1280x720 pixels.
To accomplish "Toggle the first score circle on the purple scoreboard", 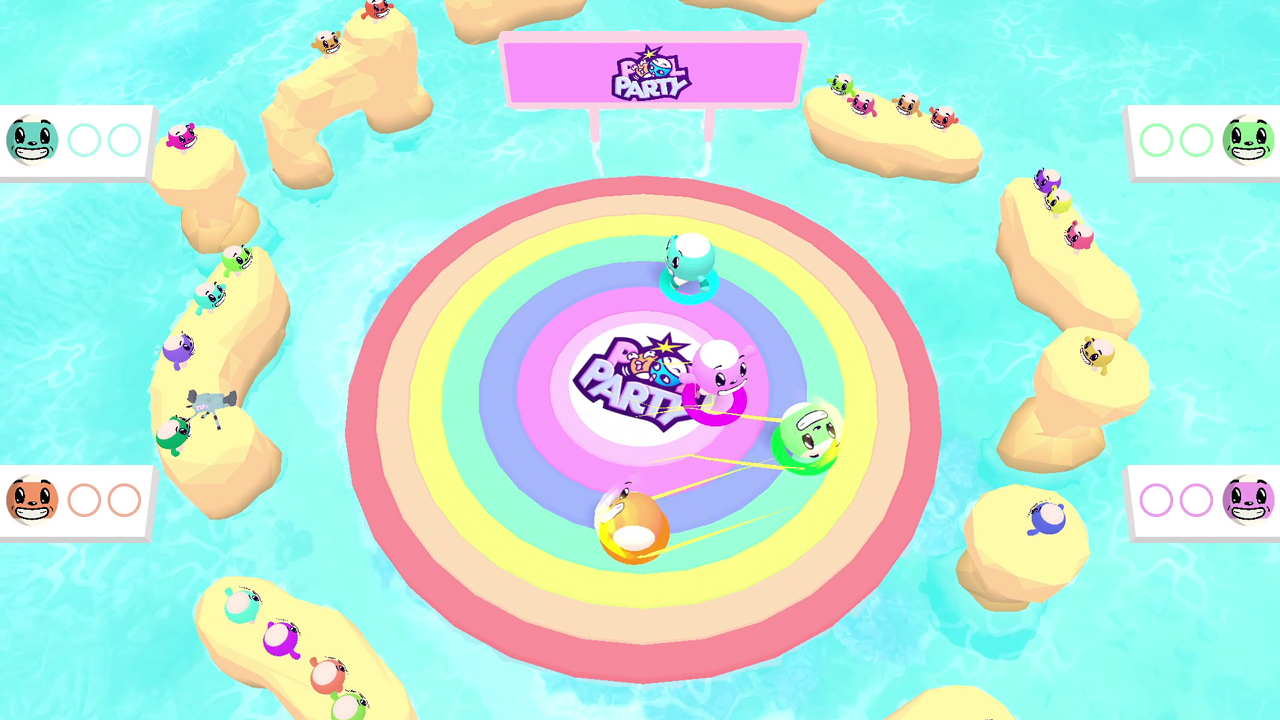I will coord(1156,500).
